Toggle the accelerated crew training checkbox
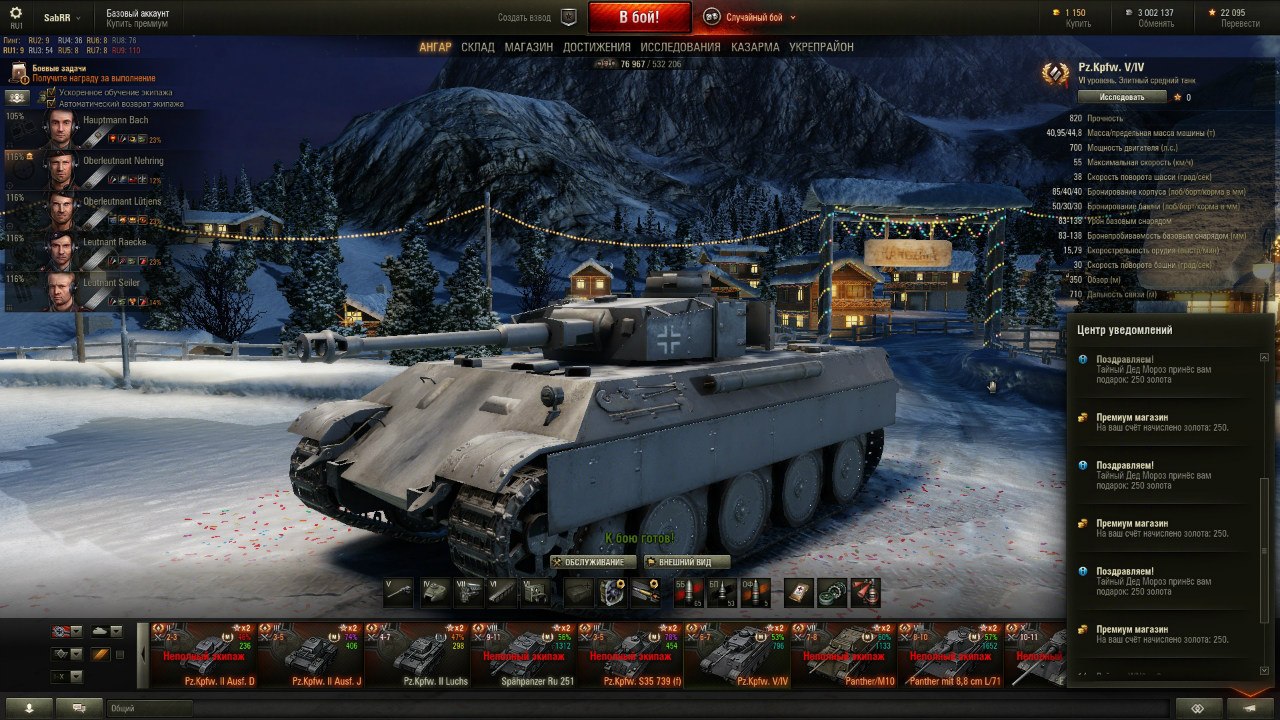Viewport: 1280px width, 720px height. (51, 93)
